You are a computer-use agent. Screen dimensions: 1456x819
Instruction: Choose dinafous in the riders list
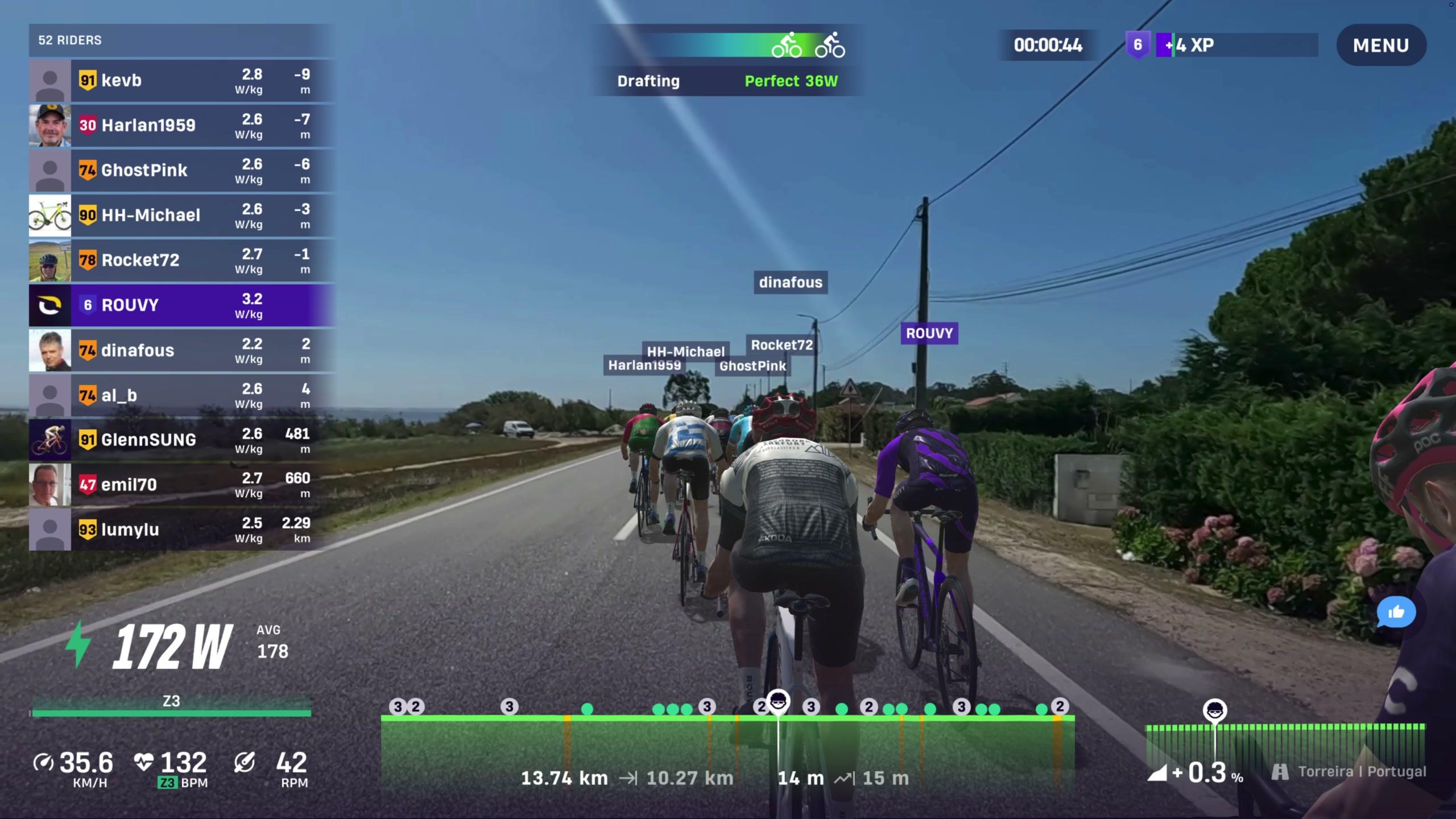[182, 350]
